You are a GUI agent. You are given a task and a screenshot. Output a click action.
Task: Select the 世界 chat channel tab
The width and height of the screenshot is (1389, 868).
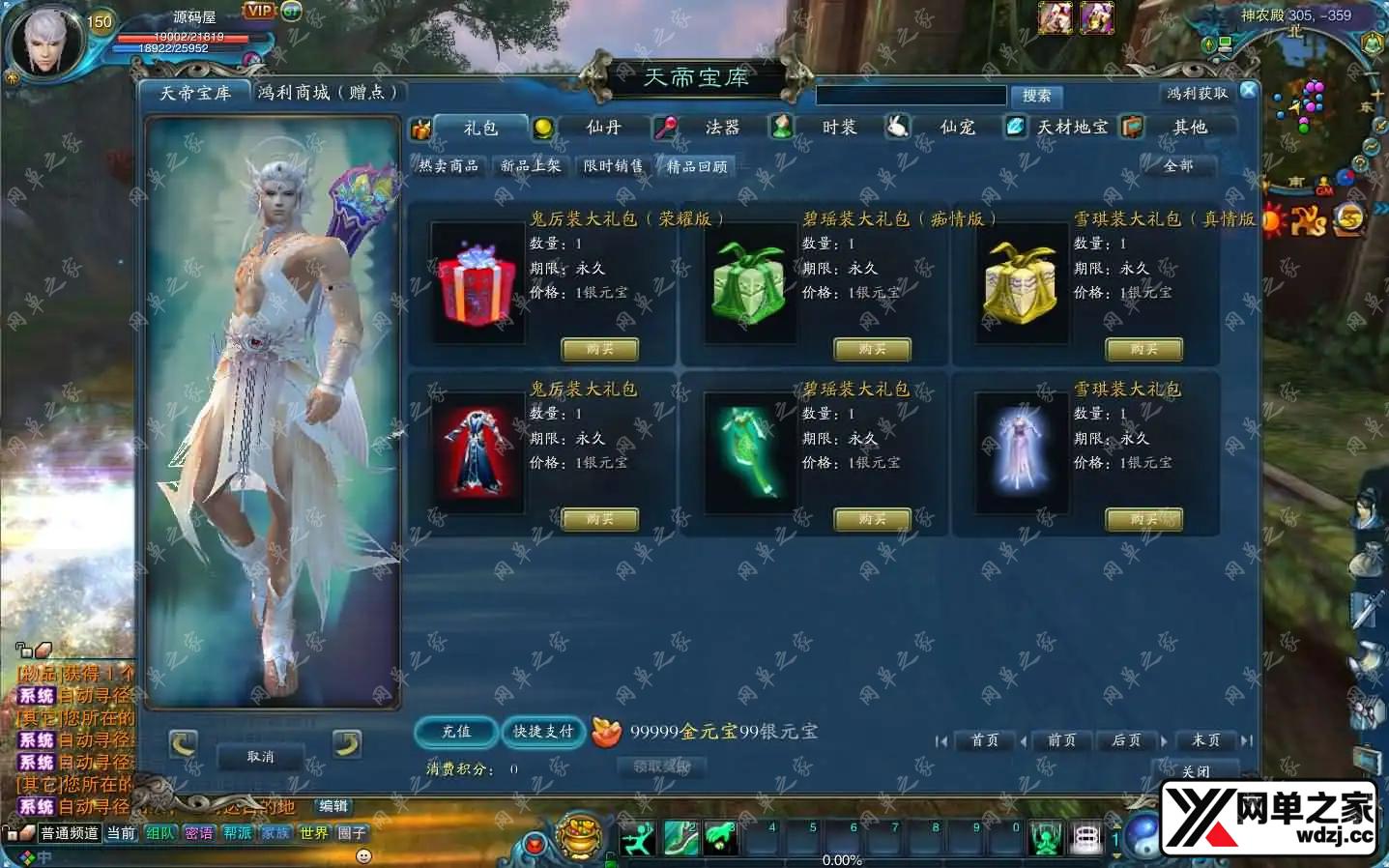[313, 833]
